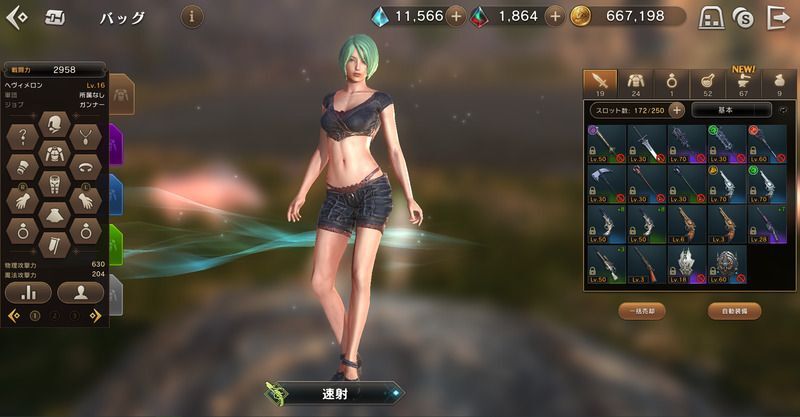The image size is (800, 417).
Task: Go back using the top-left arrow
Action: (17, 16)
